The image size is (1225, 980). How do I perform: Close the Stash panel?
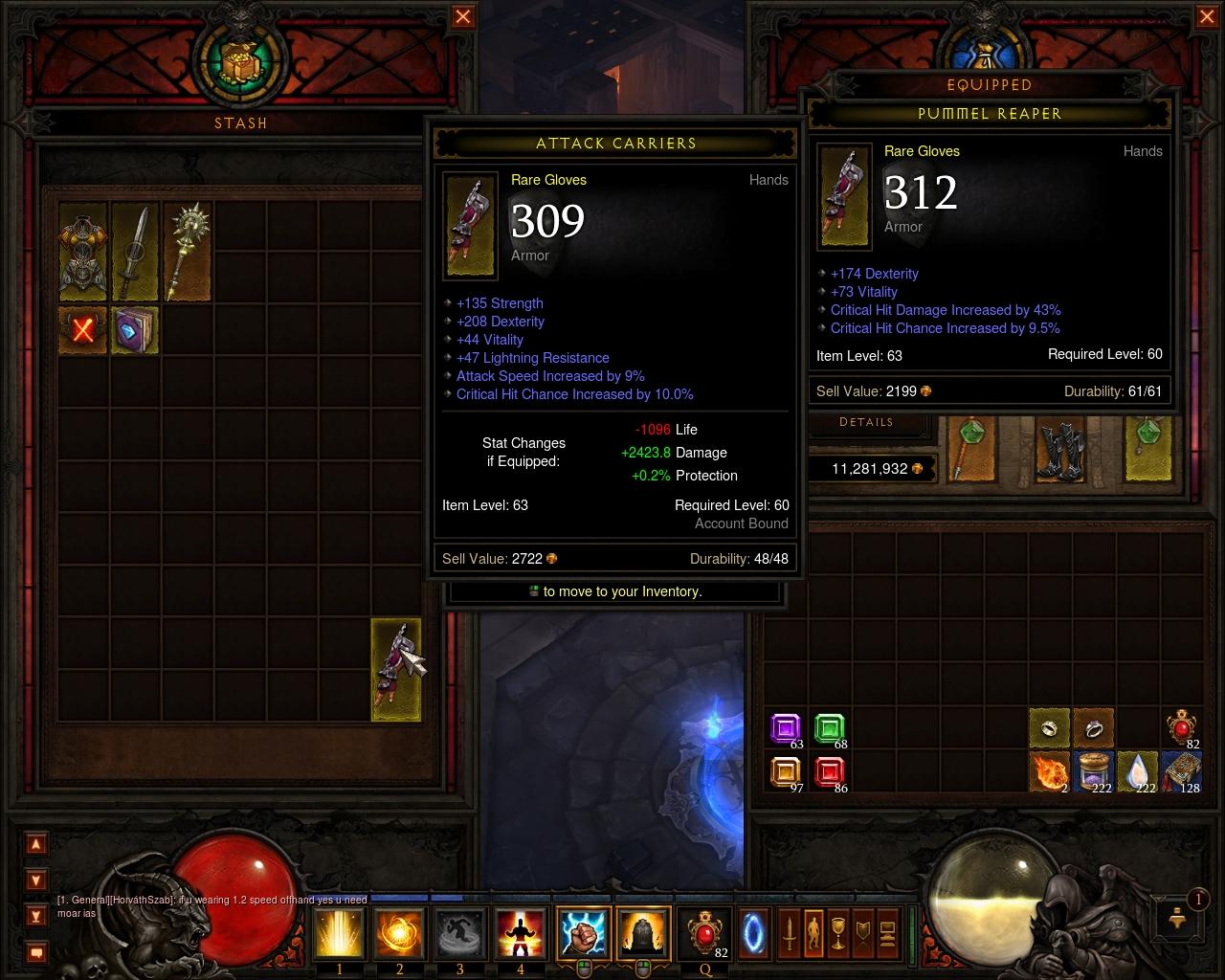point(462,16)
